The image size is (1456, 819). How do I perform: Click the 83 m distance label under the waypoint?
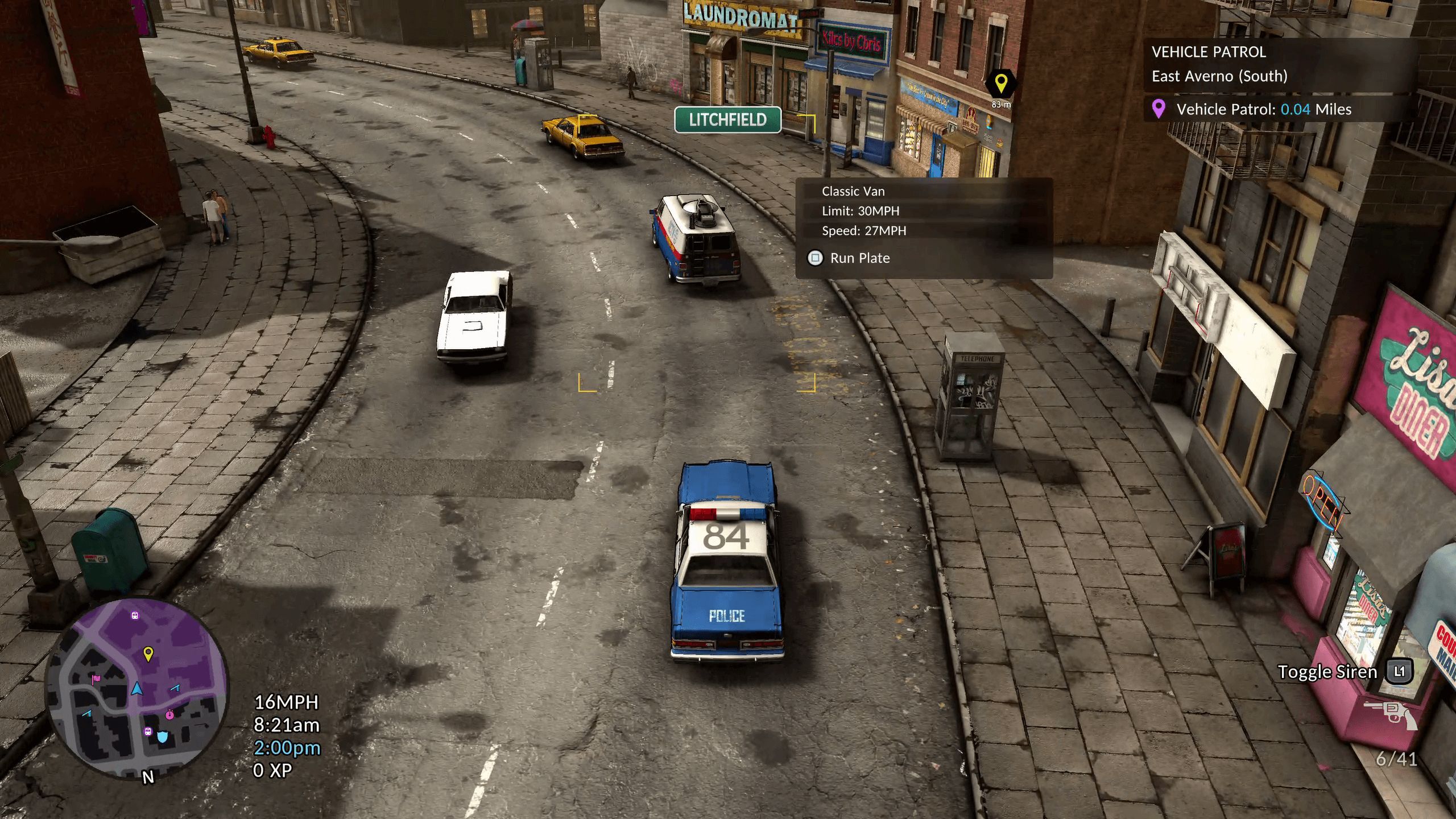(1001, 104)
